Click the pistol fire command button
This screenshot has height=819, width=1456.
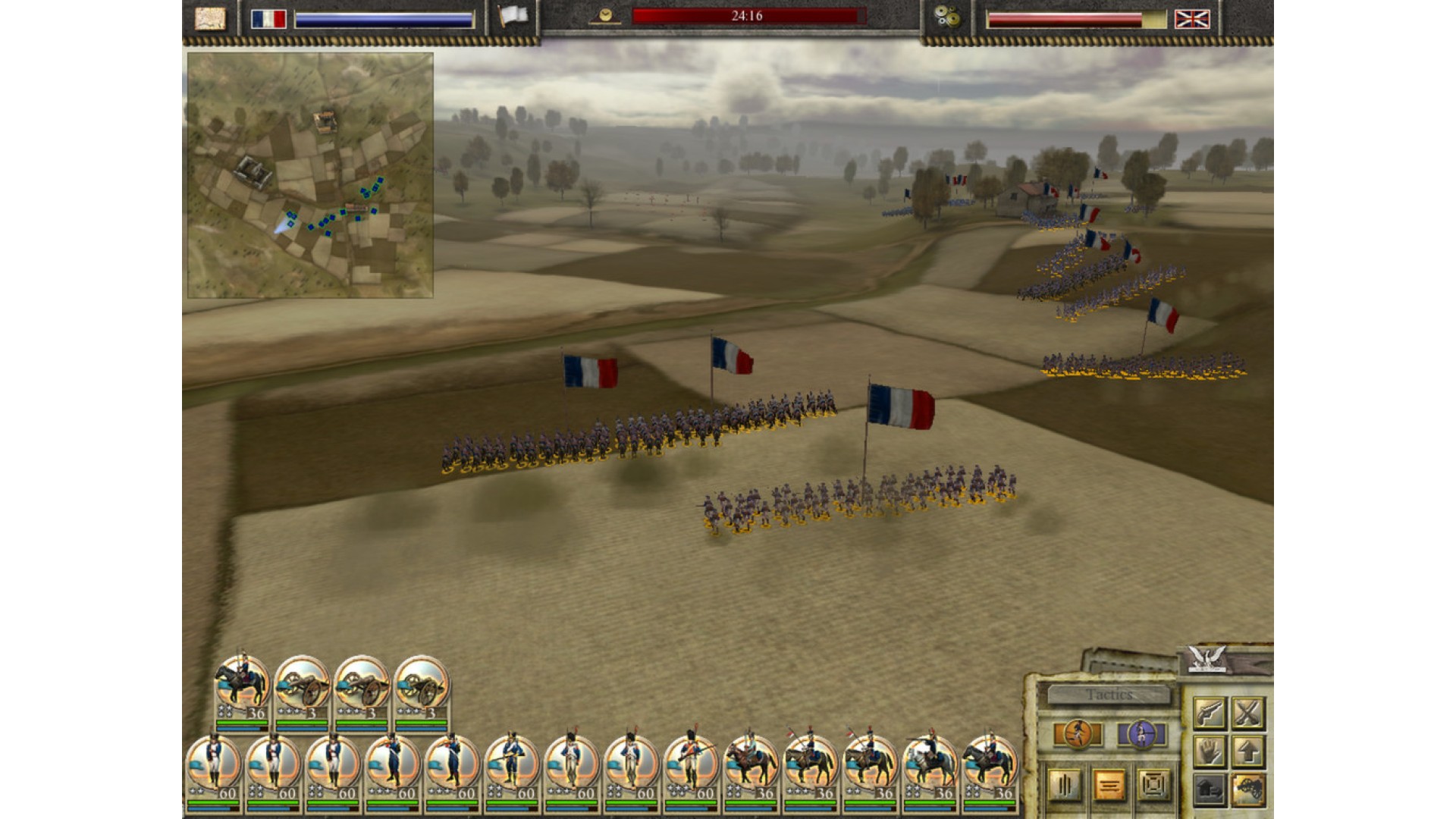tap(1210, 713)
